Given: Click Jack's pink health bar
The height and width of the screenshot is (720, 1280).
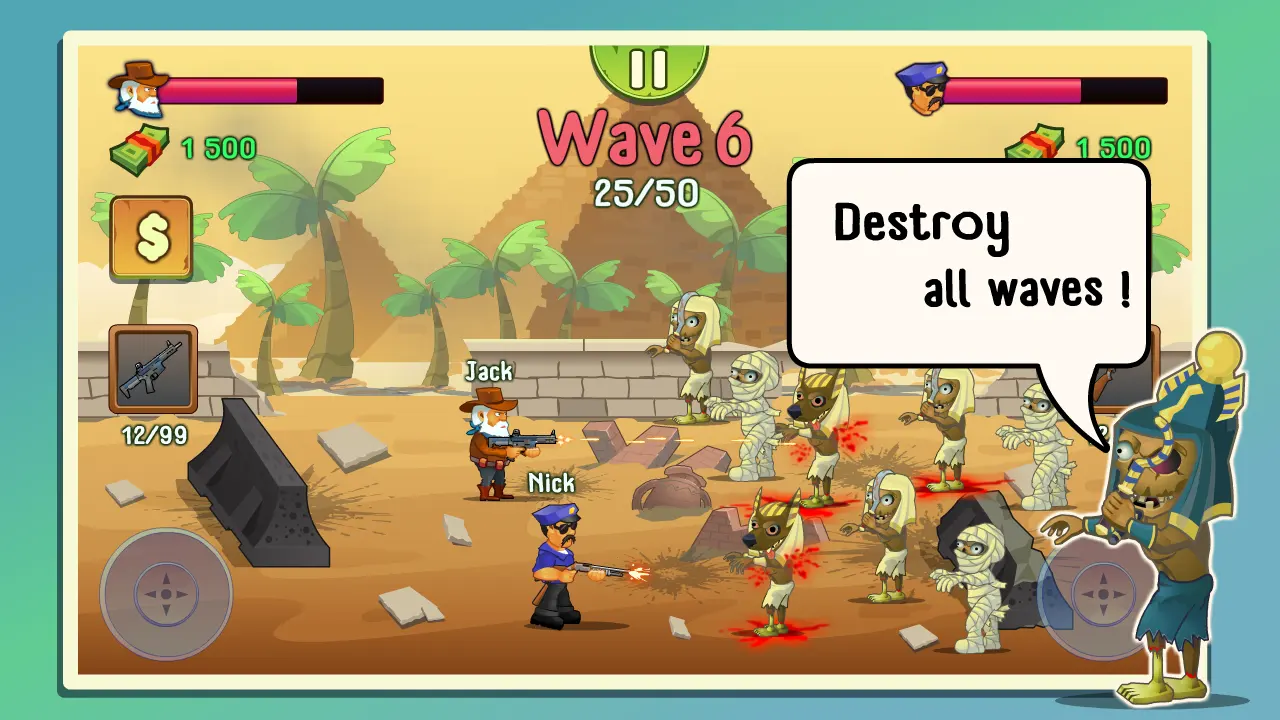Looking at the screenshot, I should coord(230,91).
